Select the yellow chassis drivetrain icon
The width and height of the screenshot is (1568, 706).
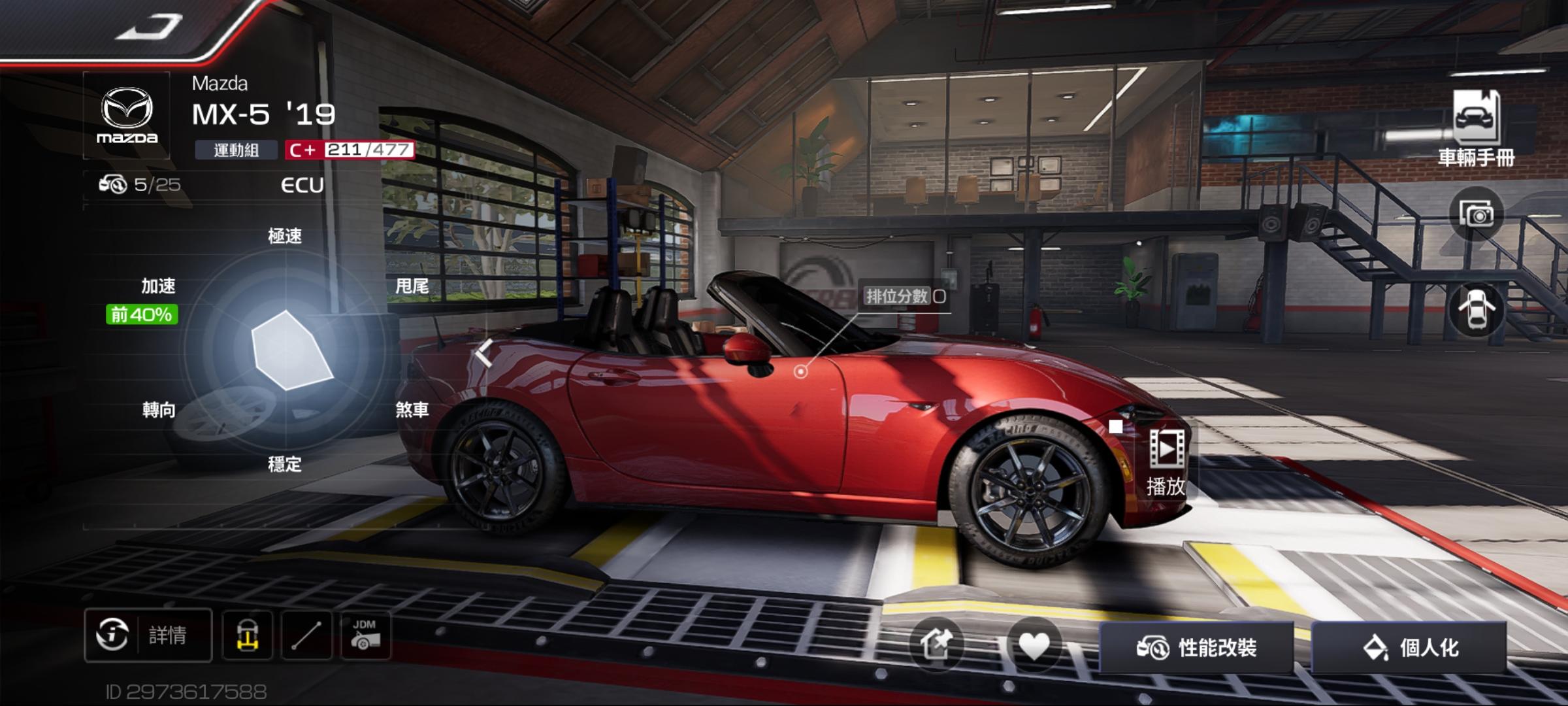(247, 635)
